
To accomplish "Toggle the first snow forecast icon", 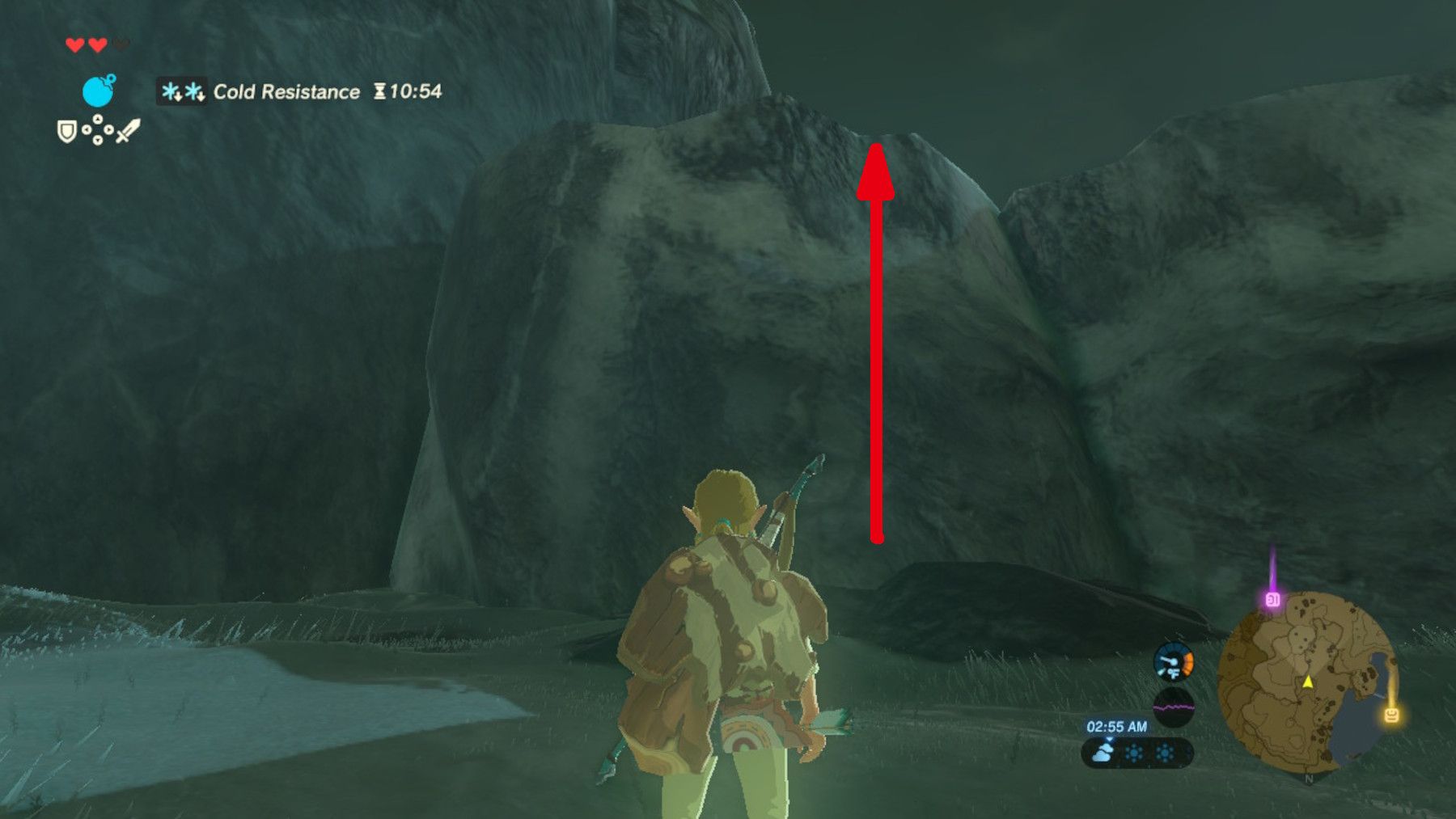I will (1132, 752).
